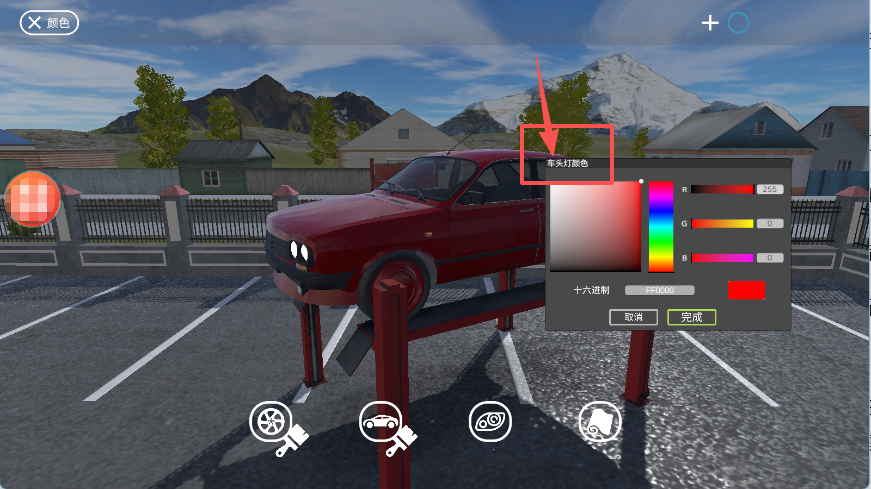Click the white plus icon

710,22
